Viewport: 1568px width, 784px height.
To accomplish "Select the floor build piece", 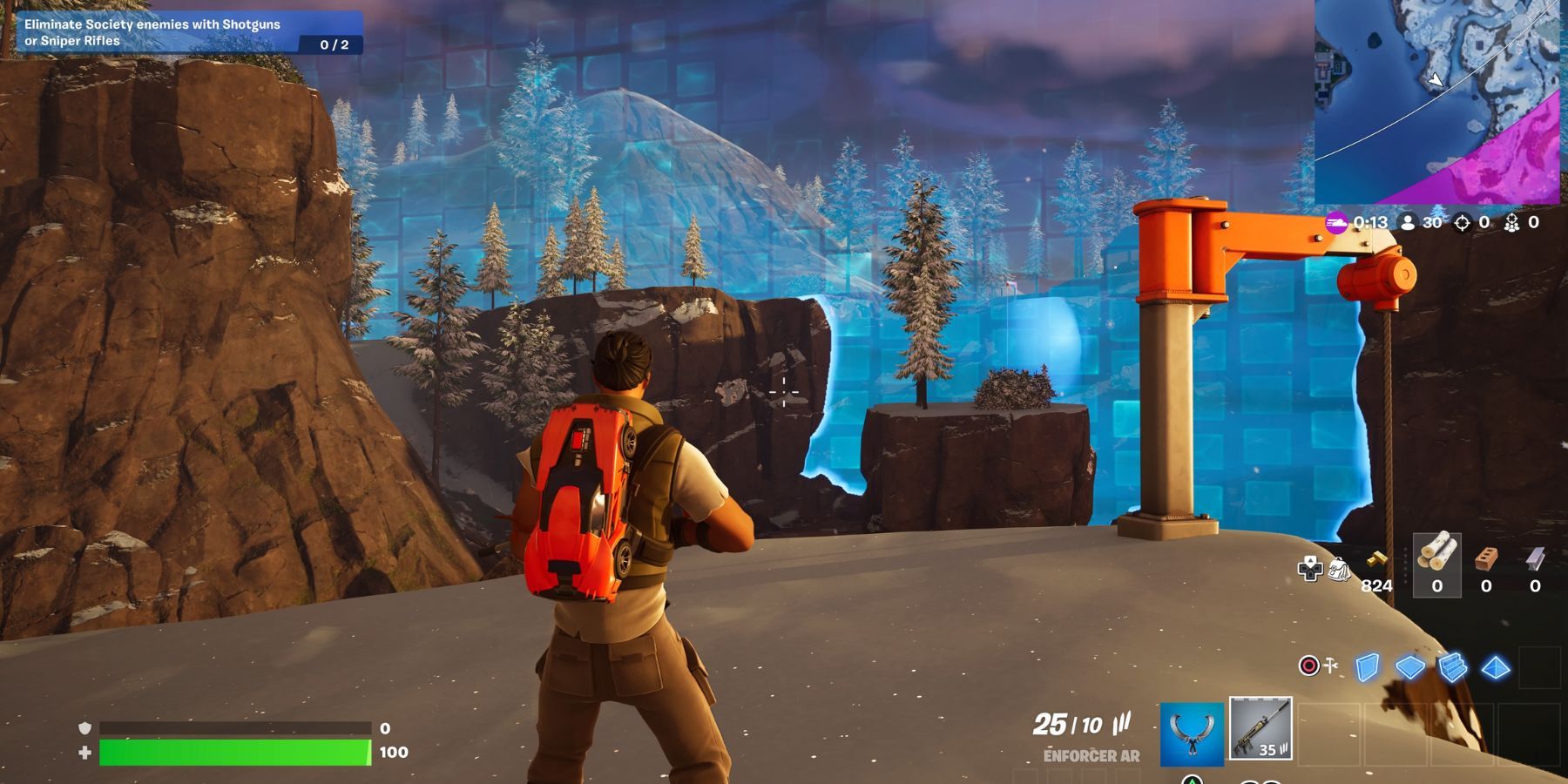I will pos(1409,667).
